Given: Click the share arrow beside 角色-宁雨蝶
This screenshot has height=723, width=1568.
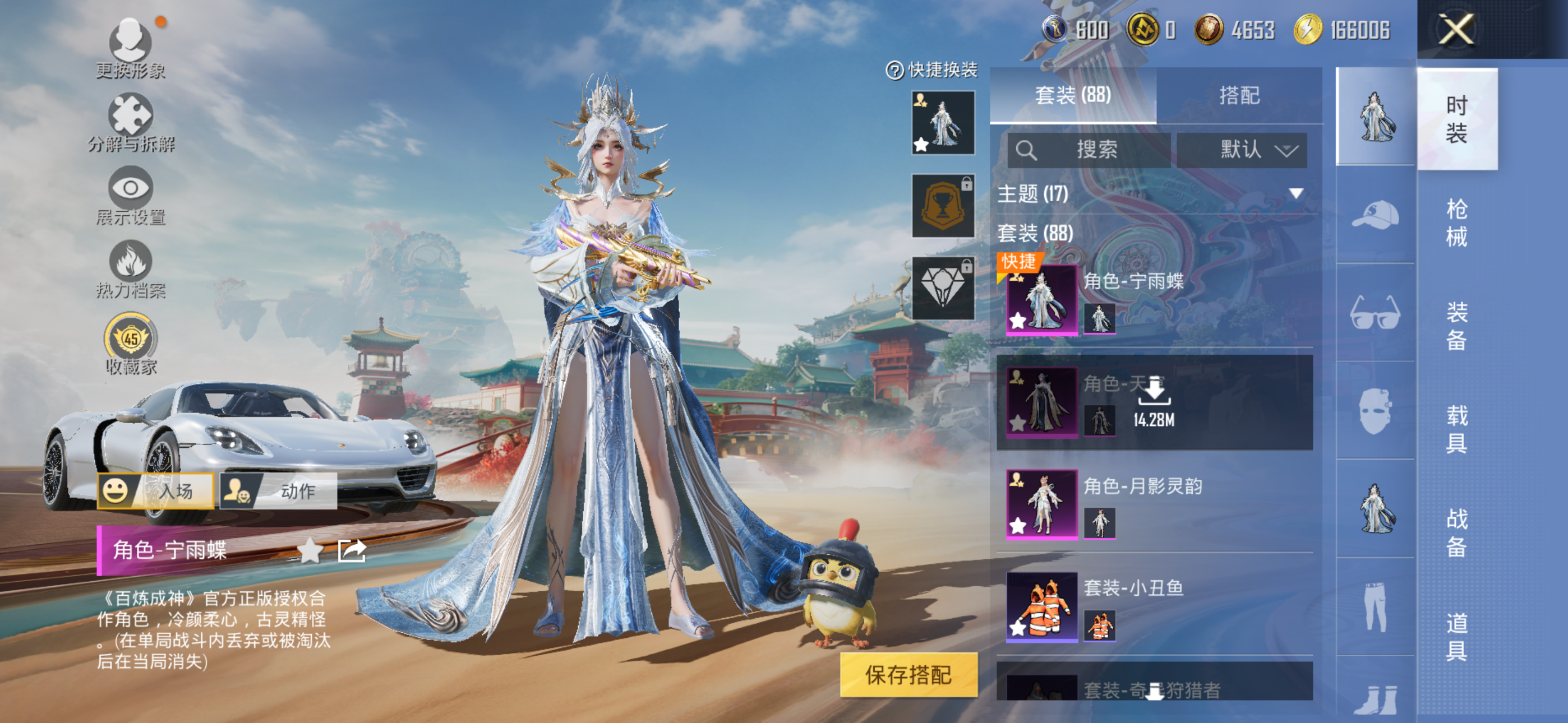Looking at the screenshot, I should (x=352, y=550).
